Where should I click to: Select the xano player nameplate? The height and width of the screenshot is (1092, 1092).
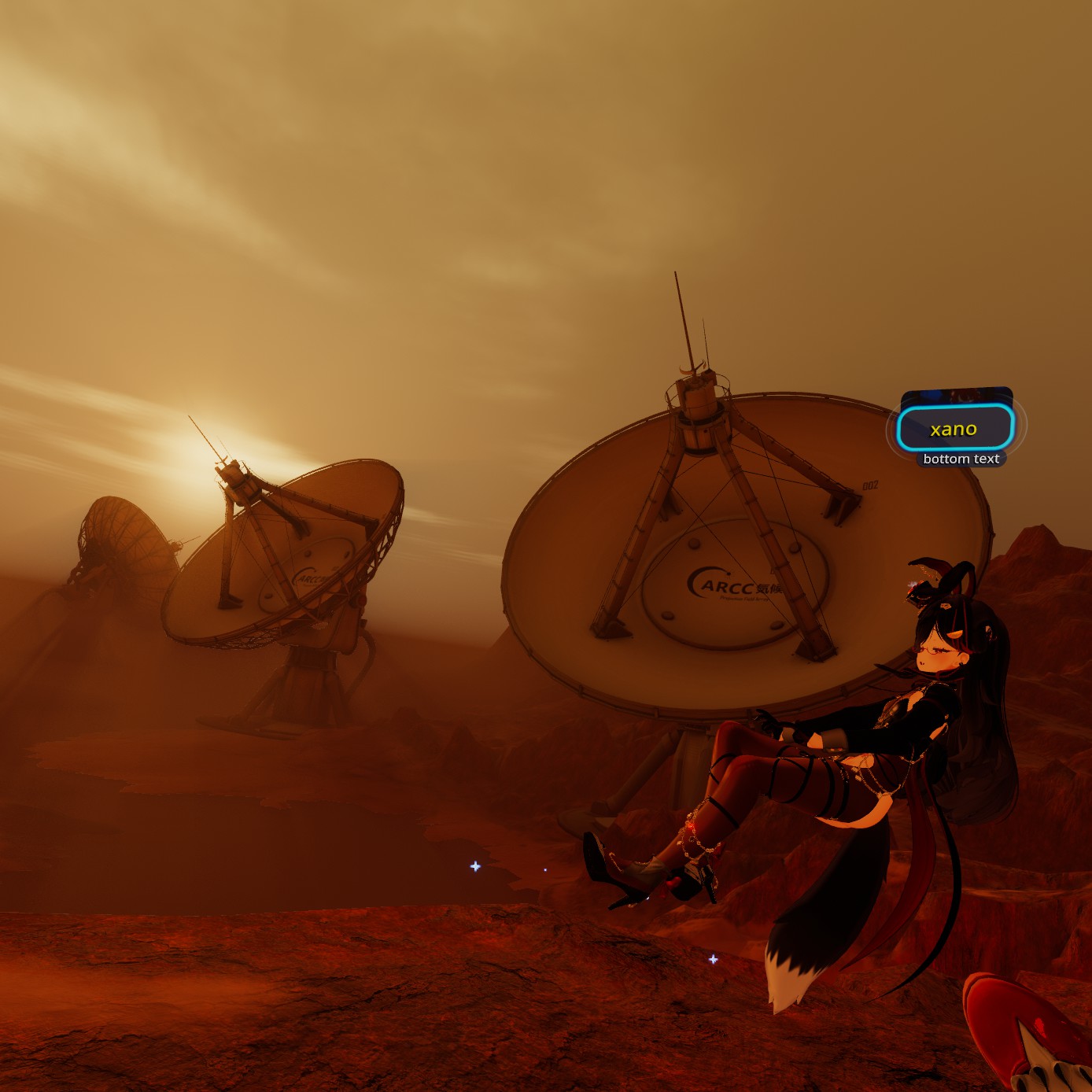pos(954,430)
